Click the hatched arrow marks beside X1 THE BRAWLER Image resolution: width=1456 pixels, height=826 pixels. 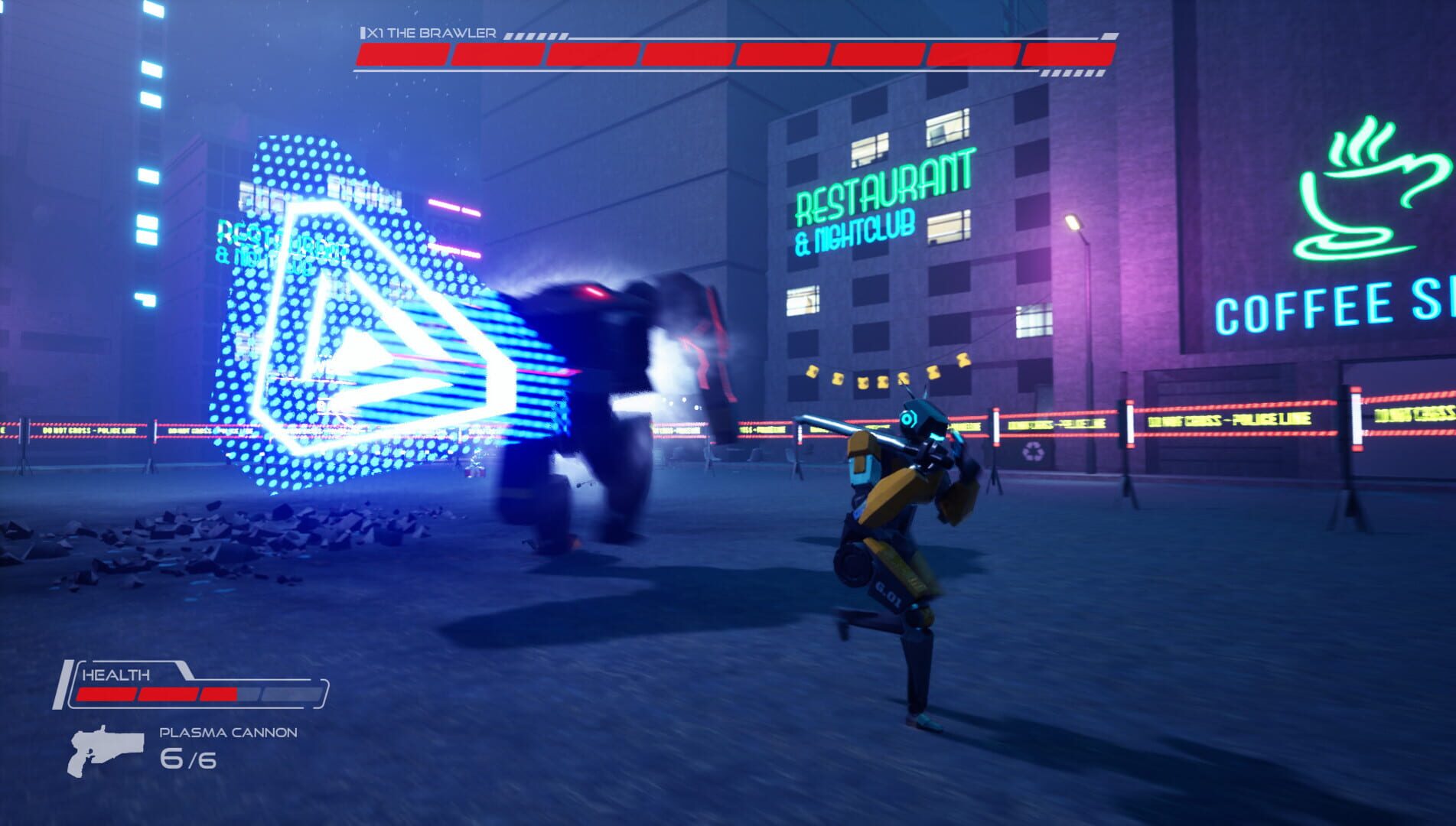[536, 34]
